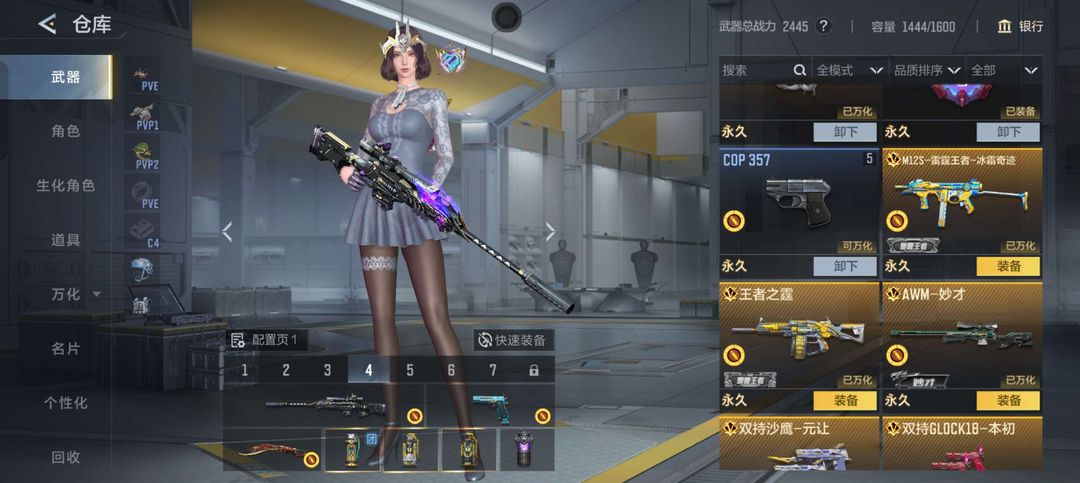The width and height of the screenshot is (1080, 483).
Task: Open the 名片 section
Action: [66, 349]
